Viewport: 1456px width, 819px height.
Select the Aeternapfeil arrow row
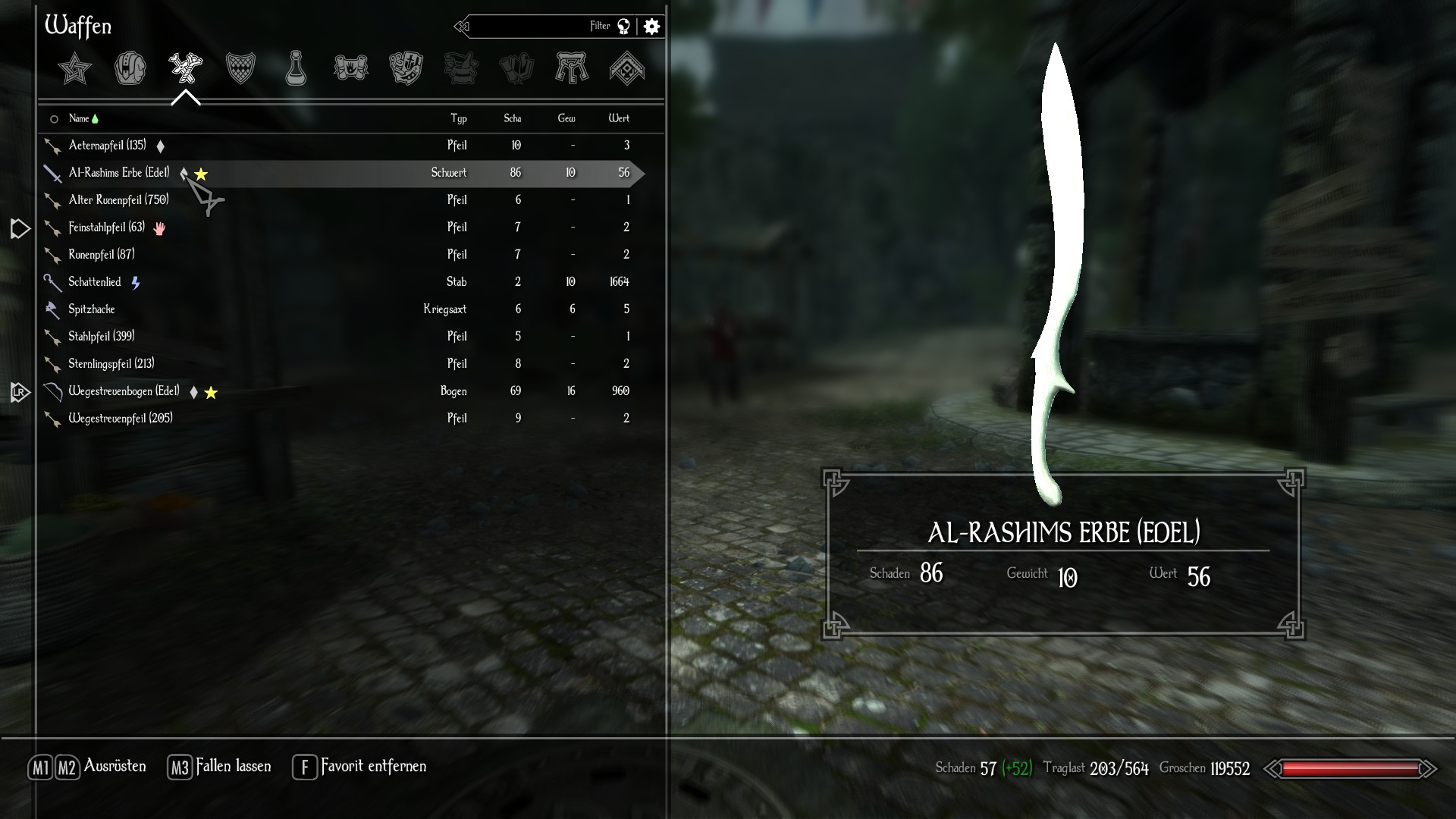point(108,146)
